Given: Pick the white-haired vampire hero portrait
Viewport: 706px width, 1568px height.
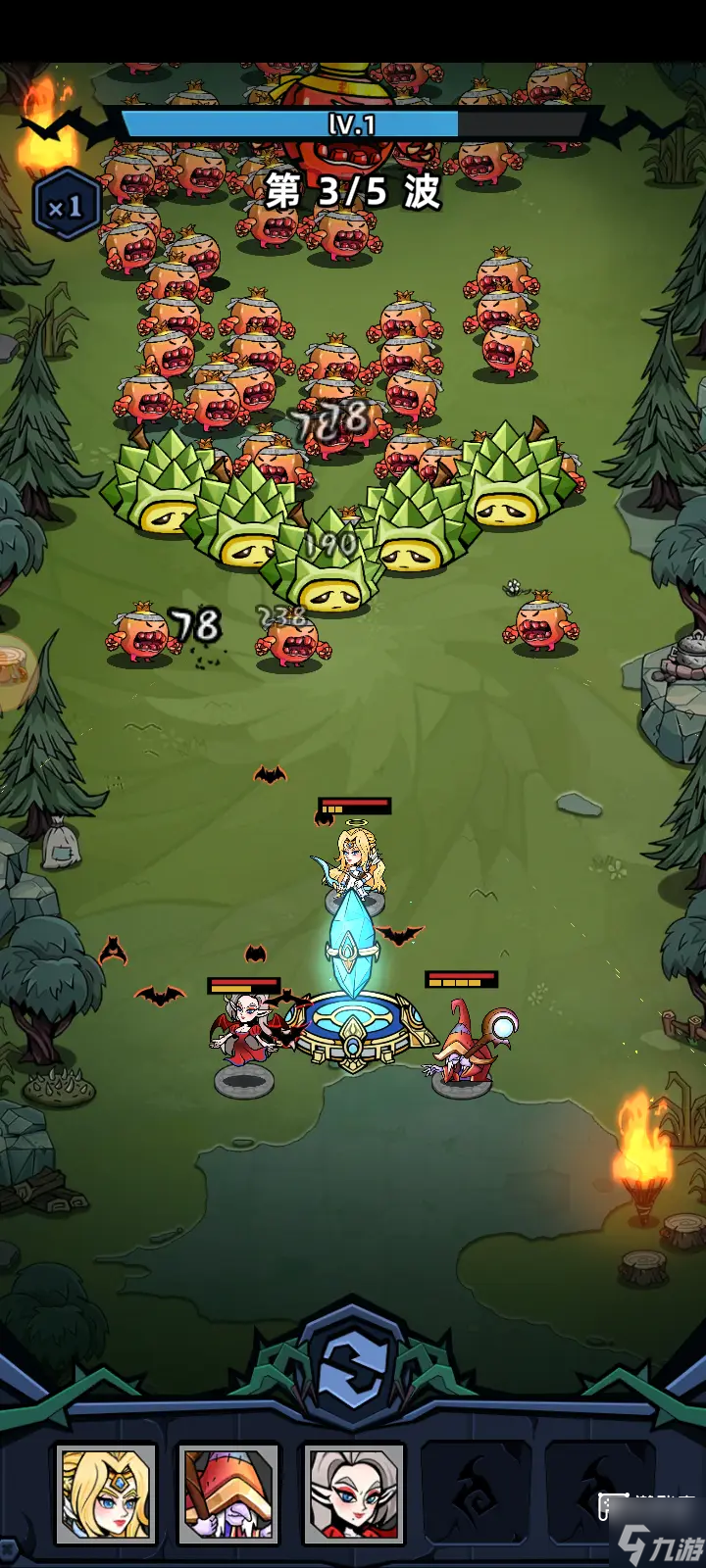Looking at the screenshot, I should click(354, 1494).
